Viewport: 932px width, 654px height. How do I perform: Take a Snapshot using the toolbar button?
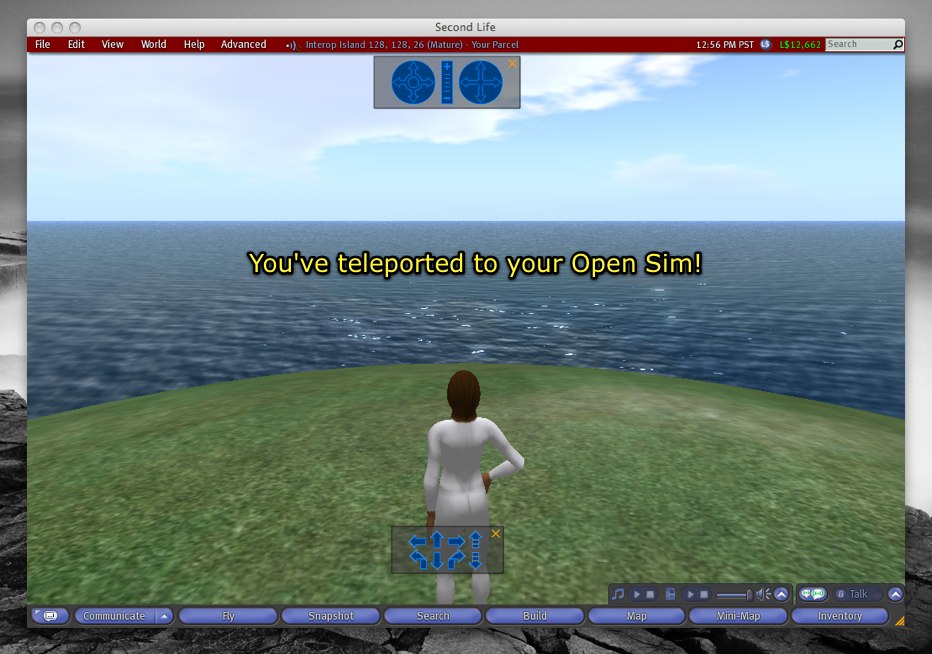[331, 616]
